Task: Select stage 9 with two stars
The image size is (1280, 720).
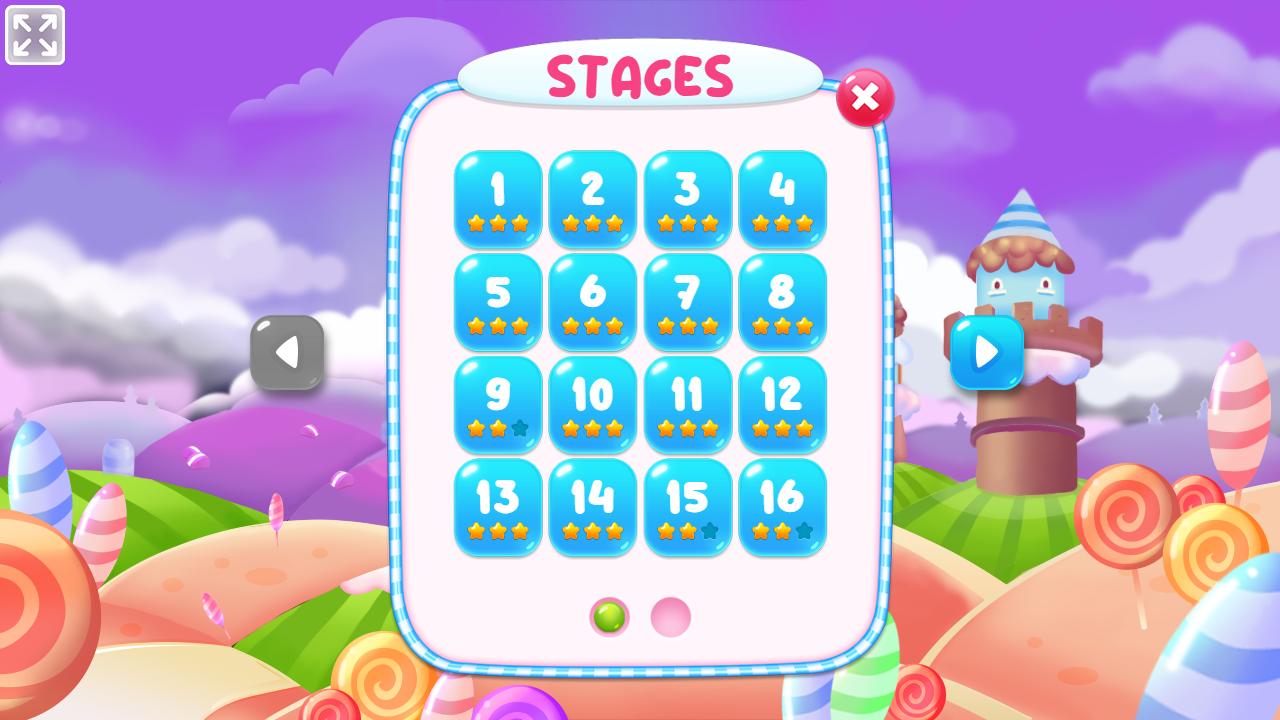Action: 498,405
